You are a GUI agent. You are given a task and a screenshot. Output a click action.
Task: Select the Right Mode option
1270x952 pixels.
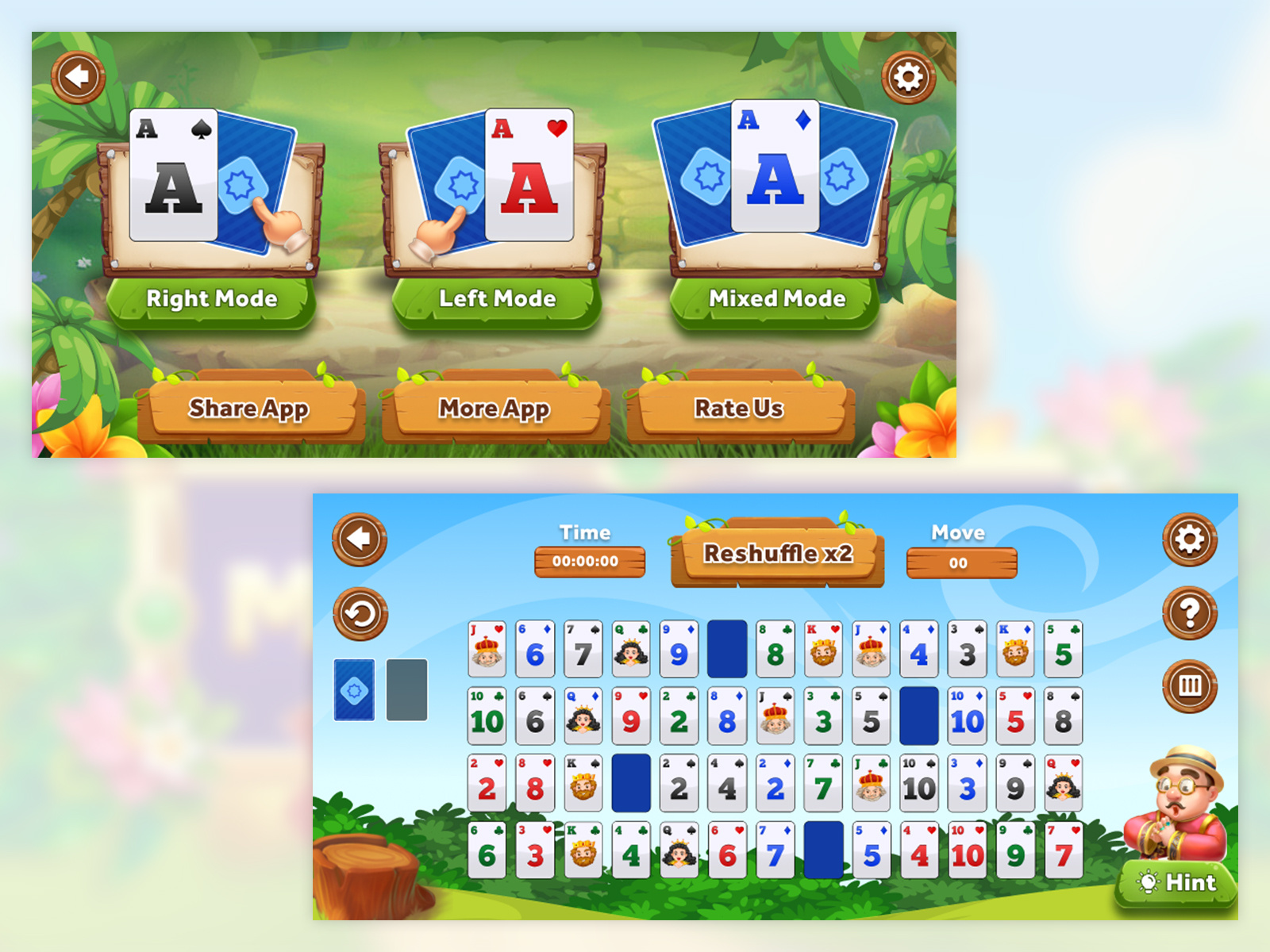click(x=210, y=298)
